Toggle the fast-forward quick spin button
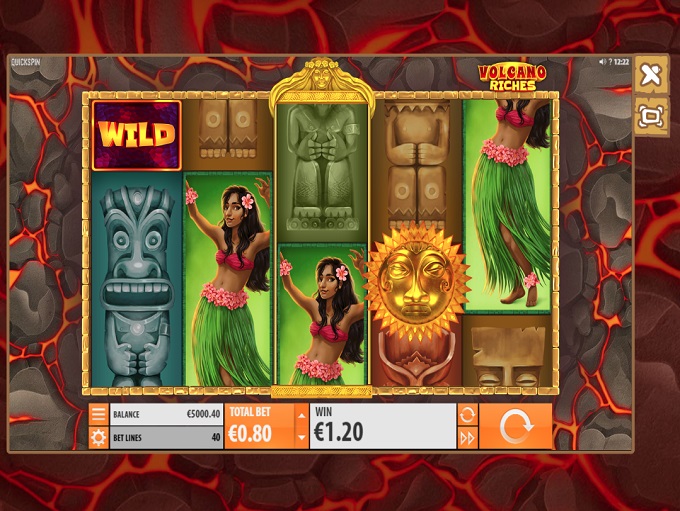 pyautogui.click(x=467, y=437)
